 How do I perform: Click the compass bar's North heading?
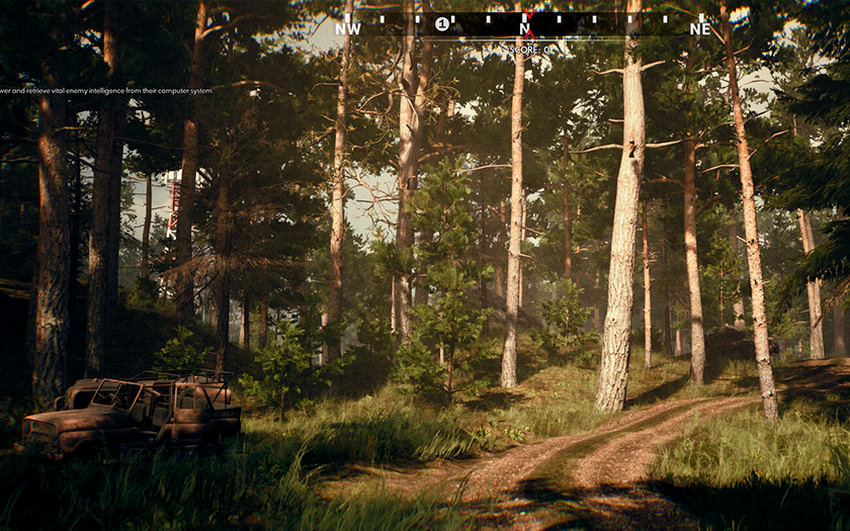pos(524,28)
